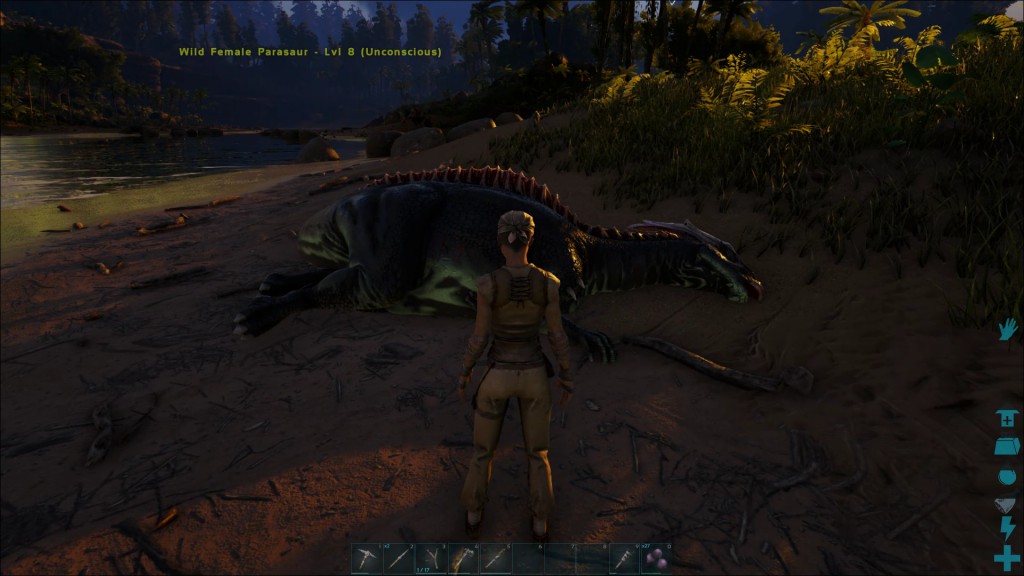Equip the spear stack marked x2
The width and height of the screenshot is (1024, 576).
[x=398, y=558]
